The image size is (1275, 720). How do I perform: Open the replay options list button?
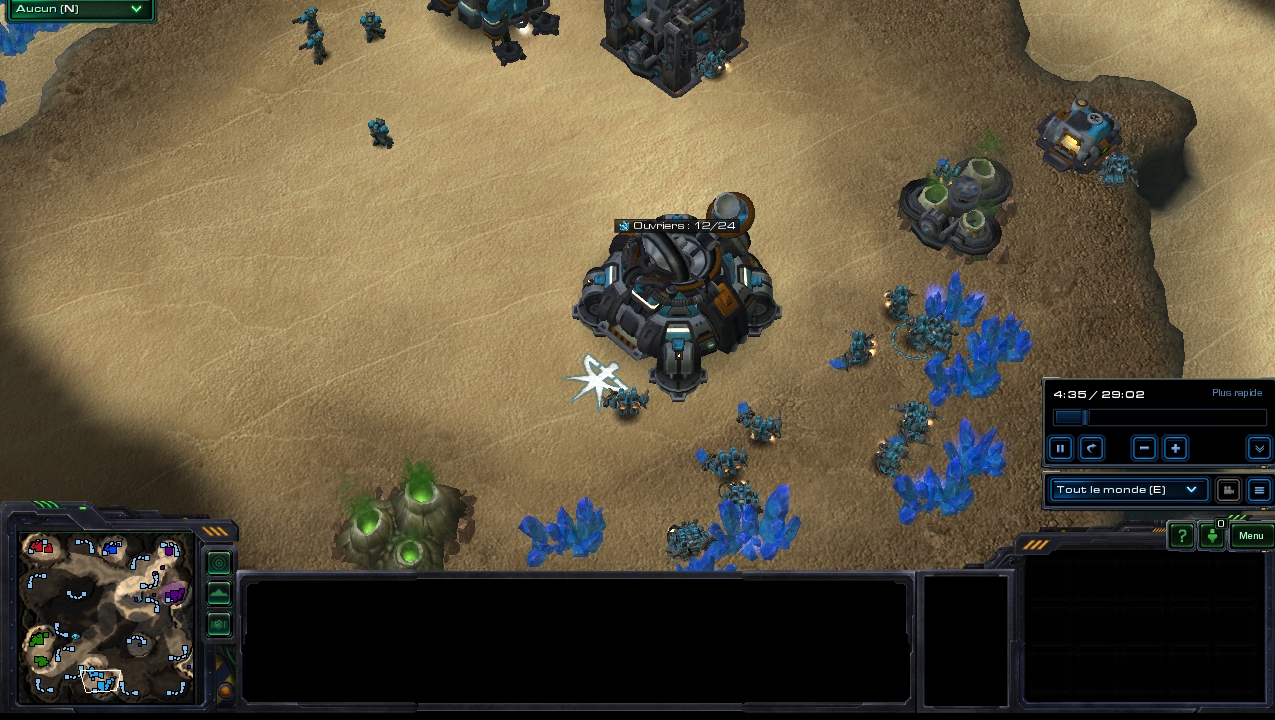click(x=1259, y=490)
